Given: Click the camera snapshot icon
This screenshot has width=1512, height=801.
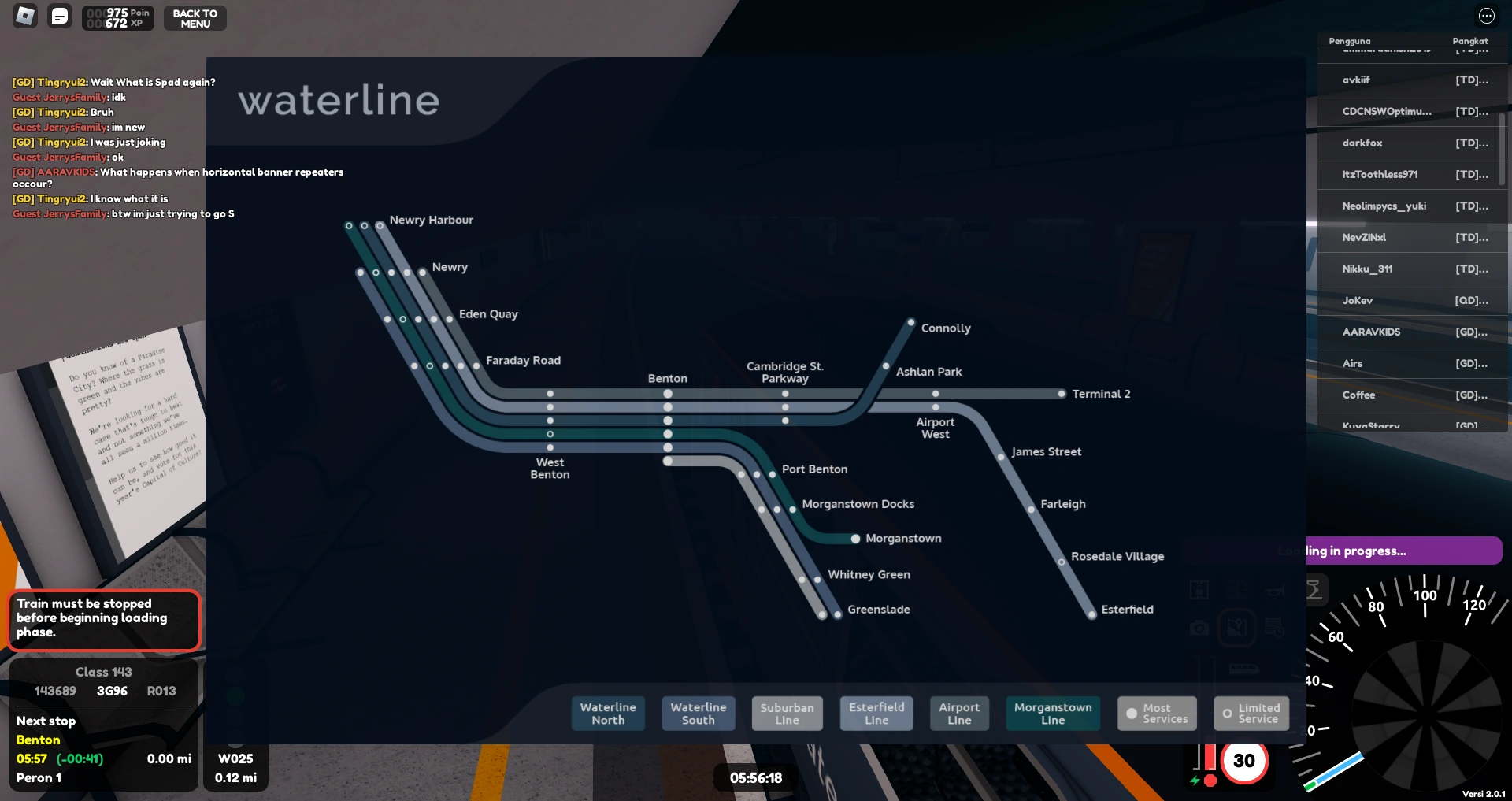Looking at the screenshot, I should 1199,629.
